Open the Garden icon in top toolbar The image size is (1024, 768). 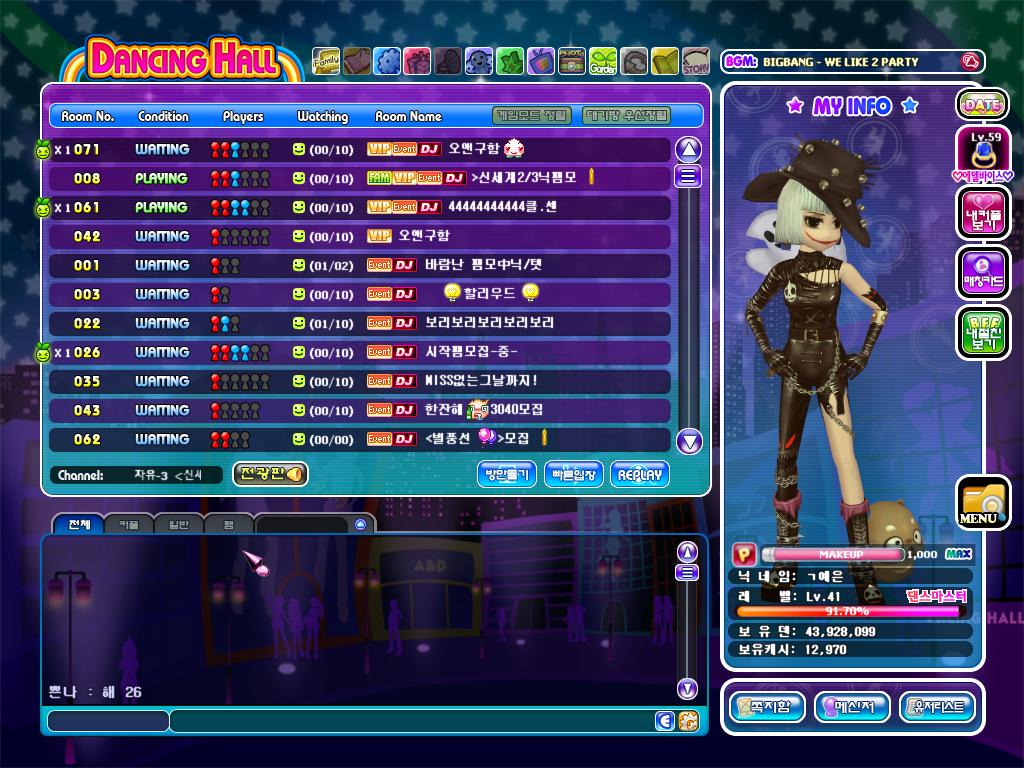pos(603,61)
